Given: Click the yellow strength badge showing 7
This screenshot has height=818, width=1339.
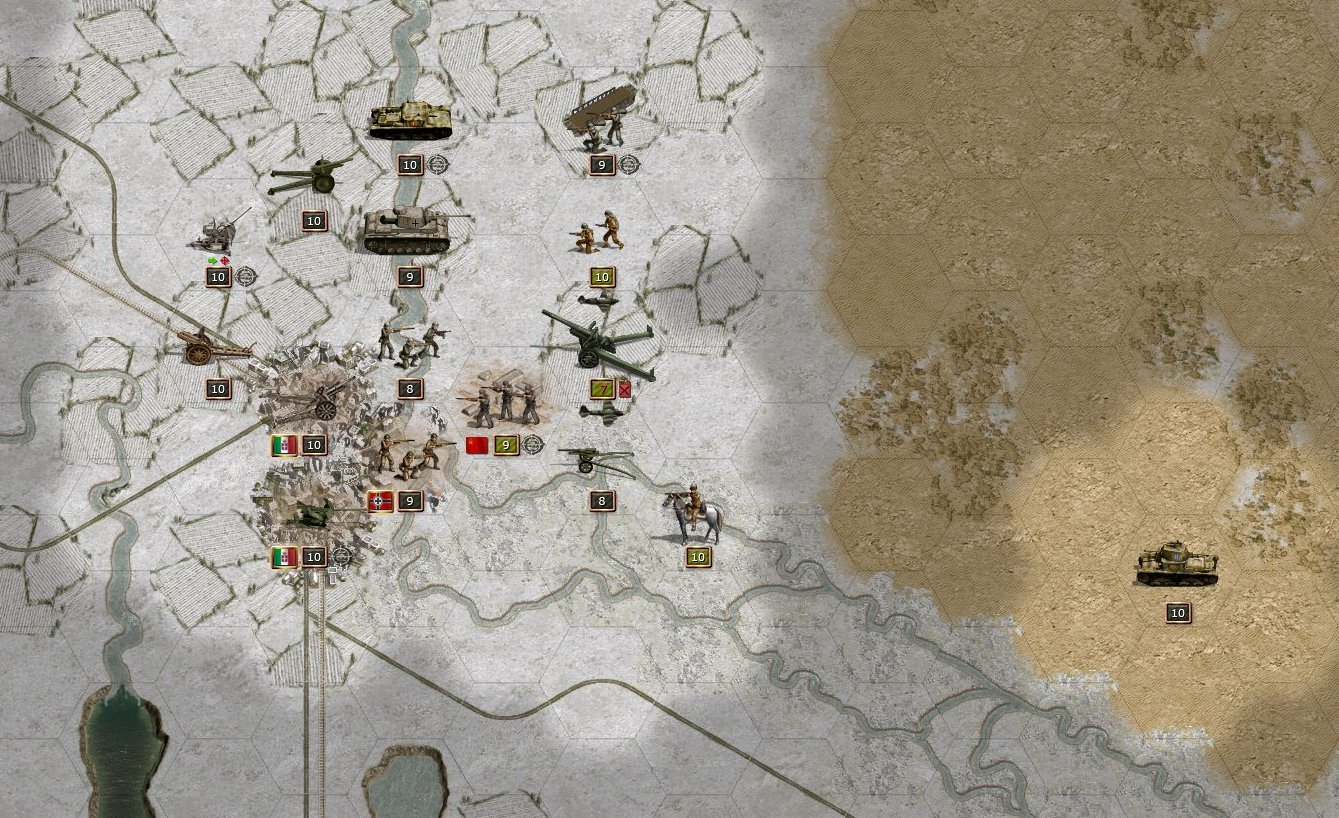Looking at the screenshot, I should pos(603,388).
